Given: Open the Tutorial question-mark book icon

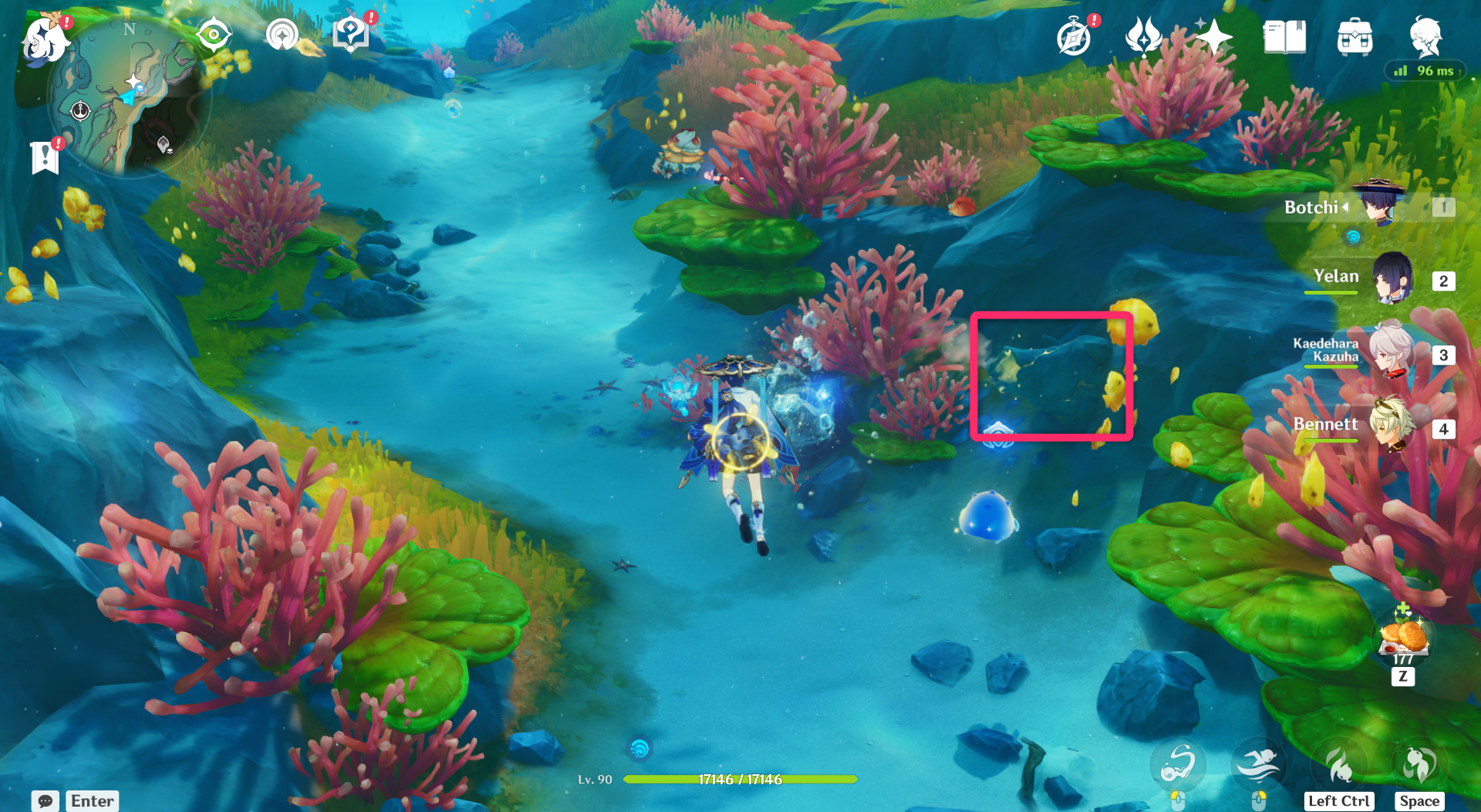Looking at the screenshot, I should (349, 33).
